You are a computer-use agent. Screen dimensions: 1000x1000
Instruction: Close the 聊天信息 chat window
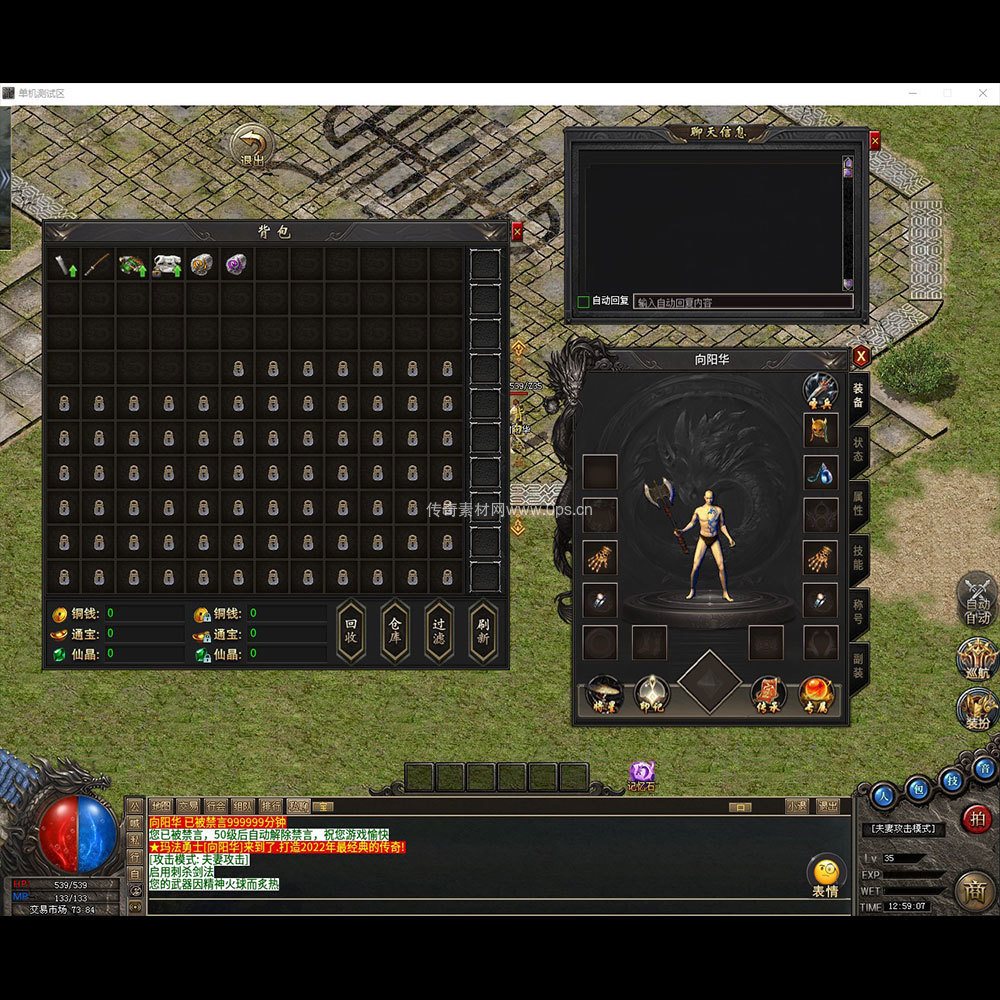(875, 142)
